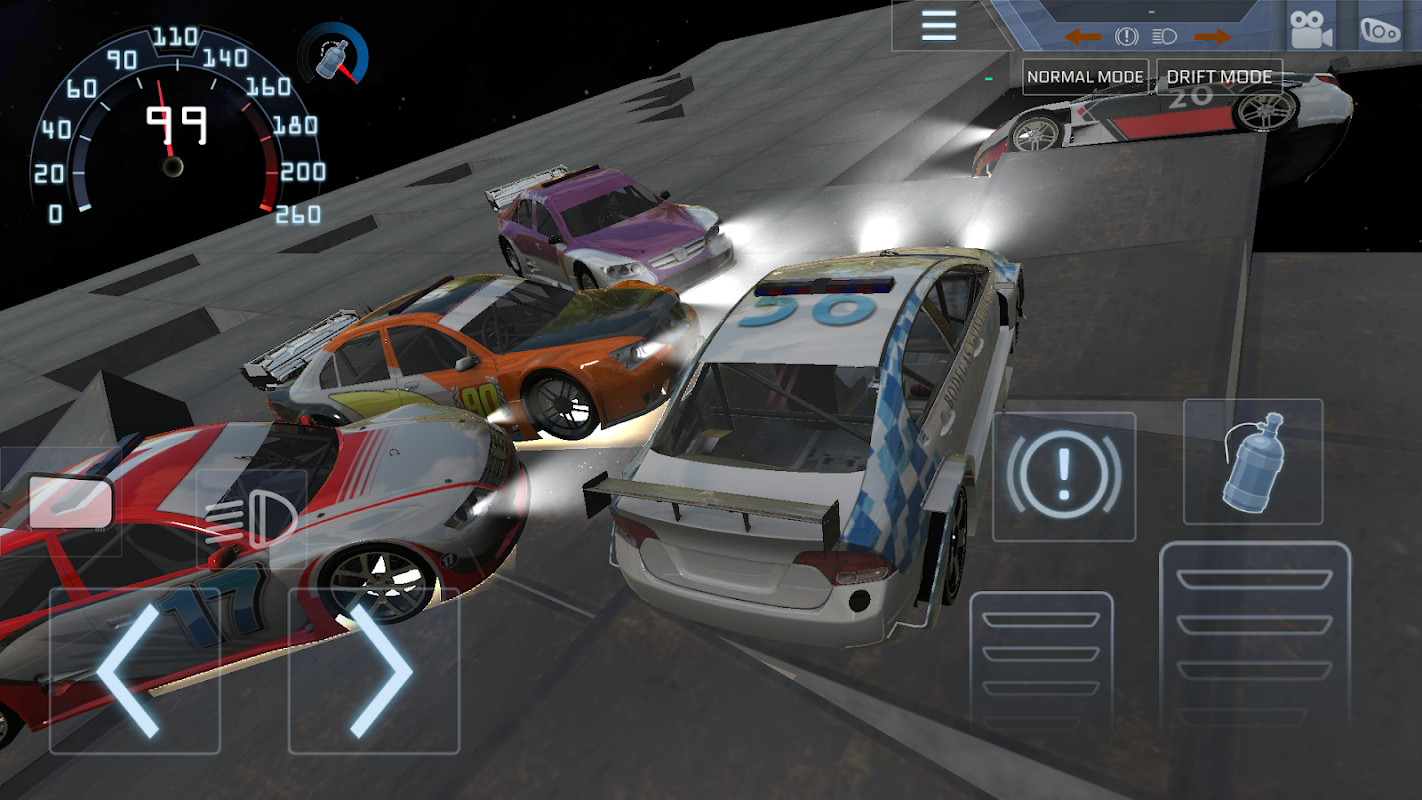Tap the taller gas pedal
This screenshot has width=1422, height=800.
[x=1254, y=640]
